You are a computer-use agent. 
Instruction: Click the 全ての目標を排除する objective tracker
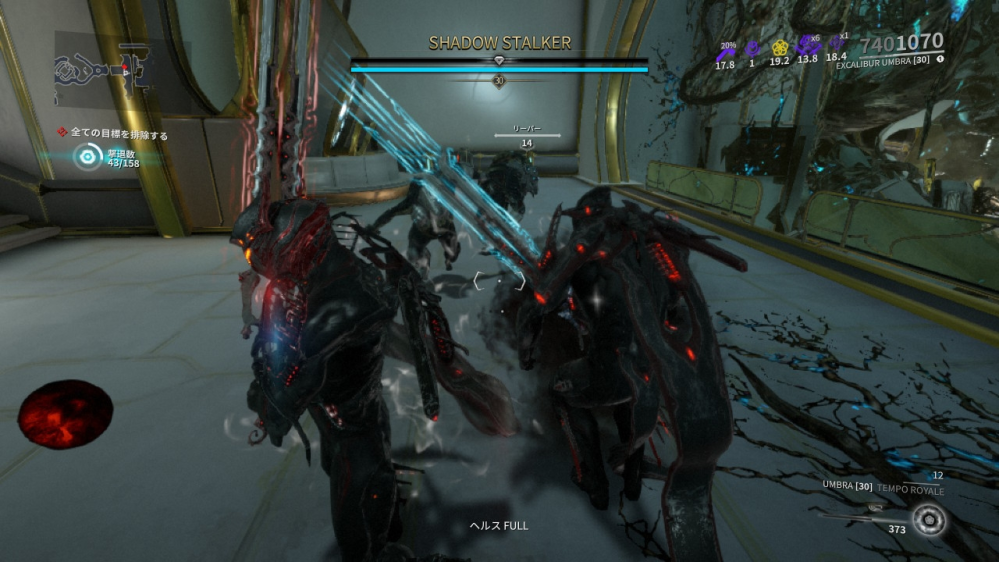pos(118,134)
